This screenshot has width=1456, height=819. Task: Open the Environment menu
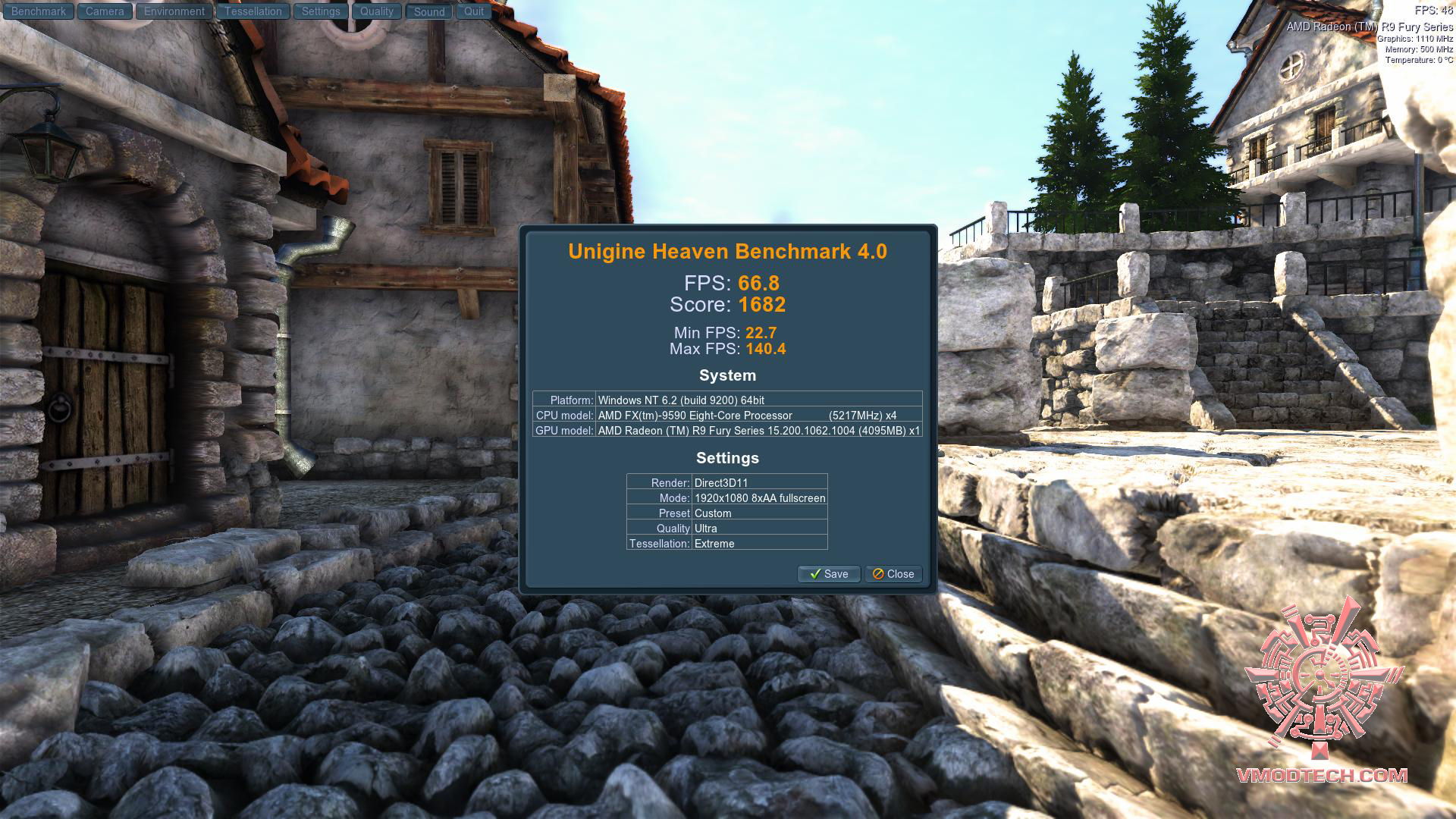coord(173,11)
